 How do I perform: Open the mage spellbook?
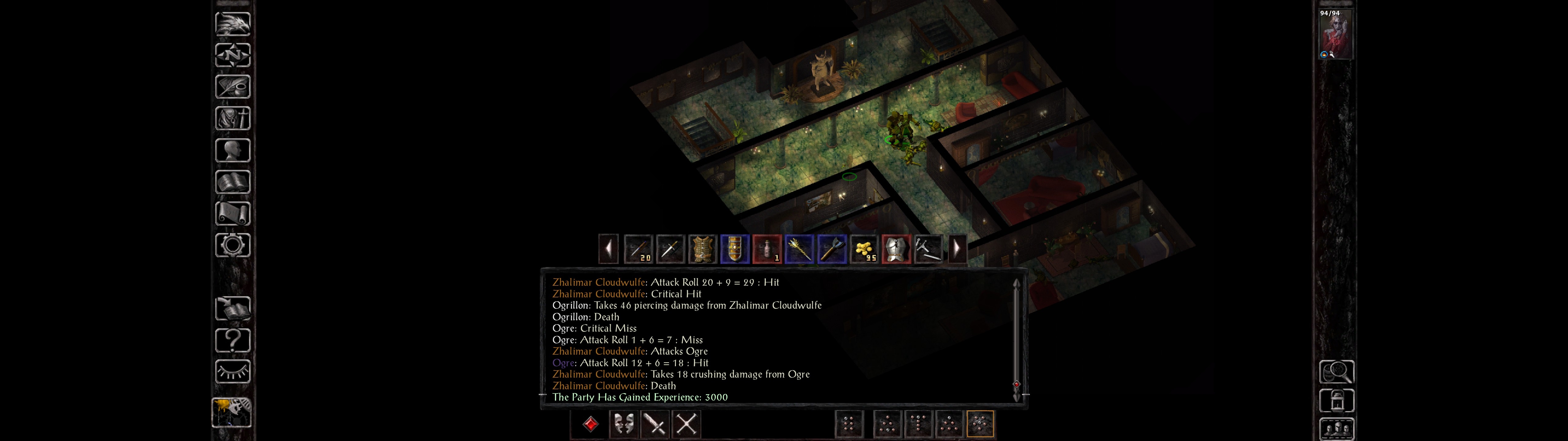click(232, 182)
